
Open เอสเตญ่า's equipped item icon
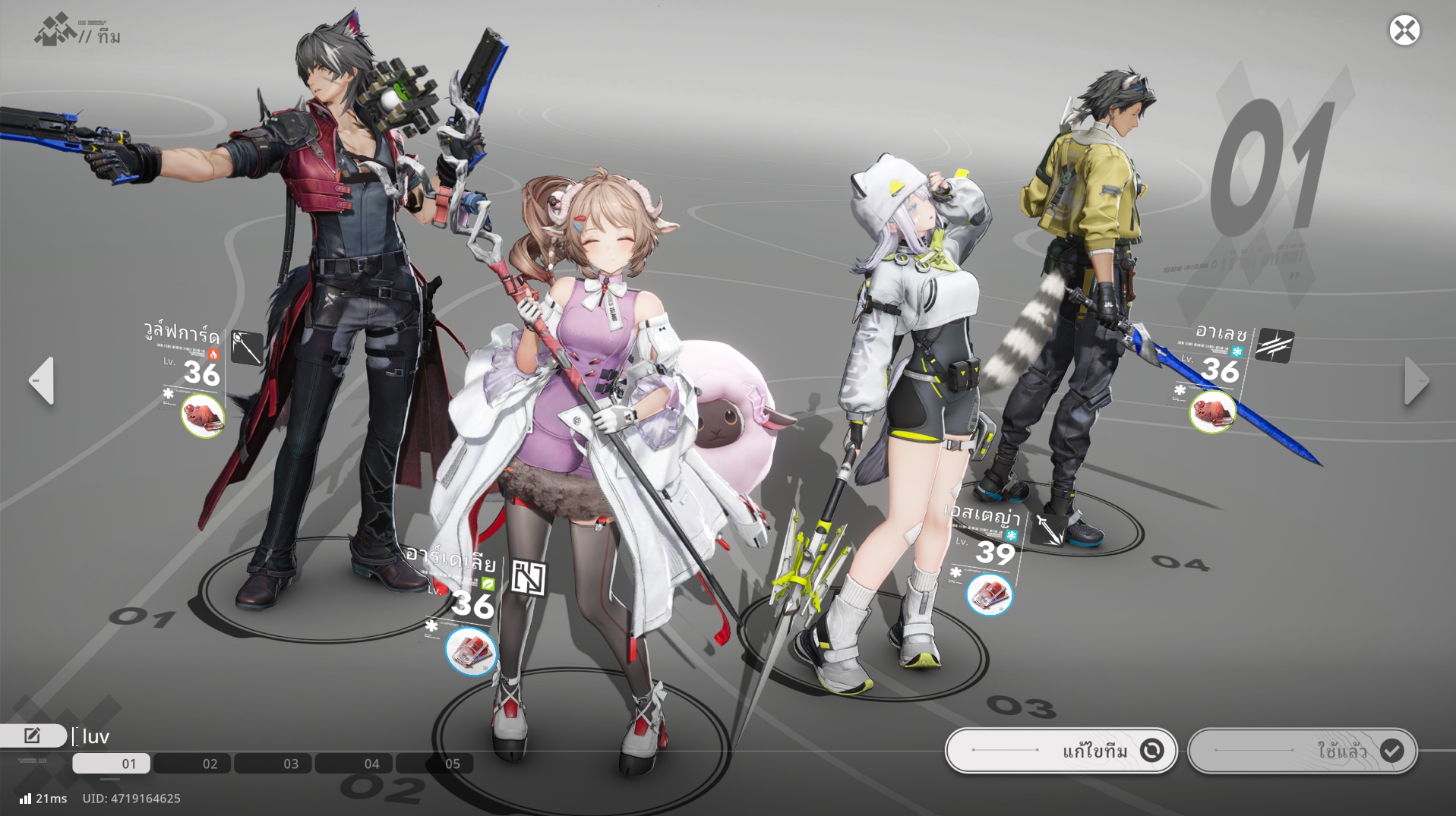point(989,594)
